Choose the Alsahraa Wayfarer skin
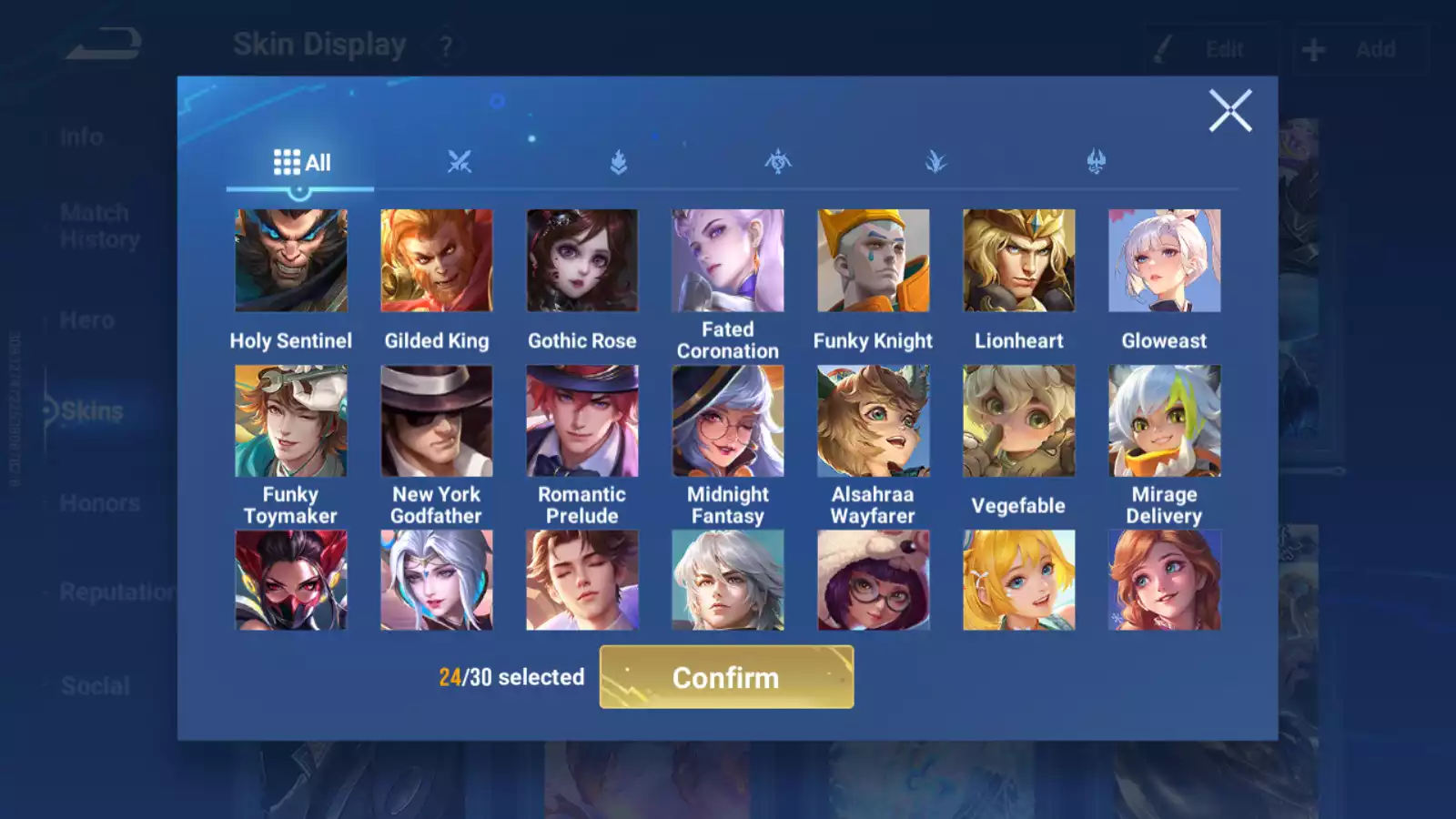Image resolution: width=1456 pixels, height=819 pixels. (x=874, y=421)
